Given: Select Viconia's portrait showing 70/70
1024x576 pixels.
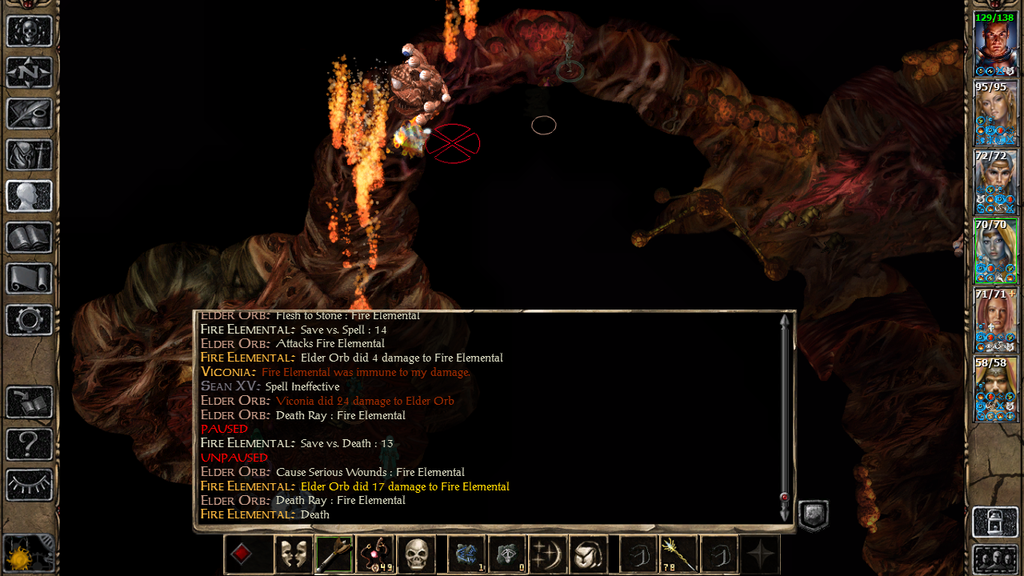Looking at the screenshot, I should [x=995, y=251].
